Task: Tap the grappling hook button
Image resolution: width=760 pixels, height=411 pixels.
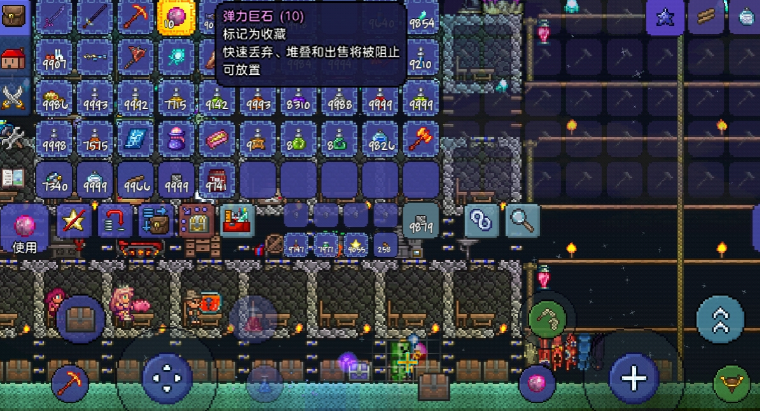Action: tap(547, 320)
